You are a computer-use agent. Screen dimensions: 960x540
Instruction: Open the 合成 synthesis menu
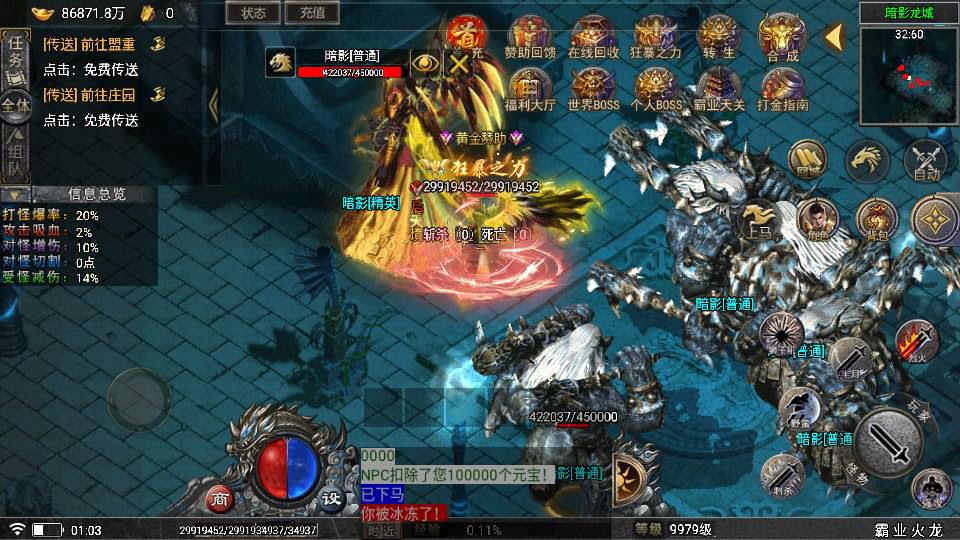coord(782,38)
